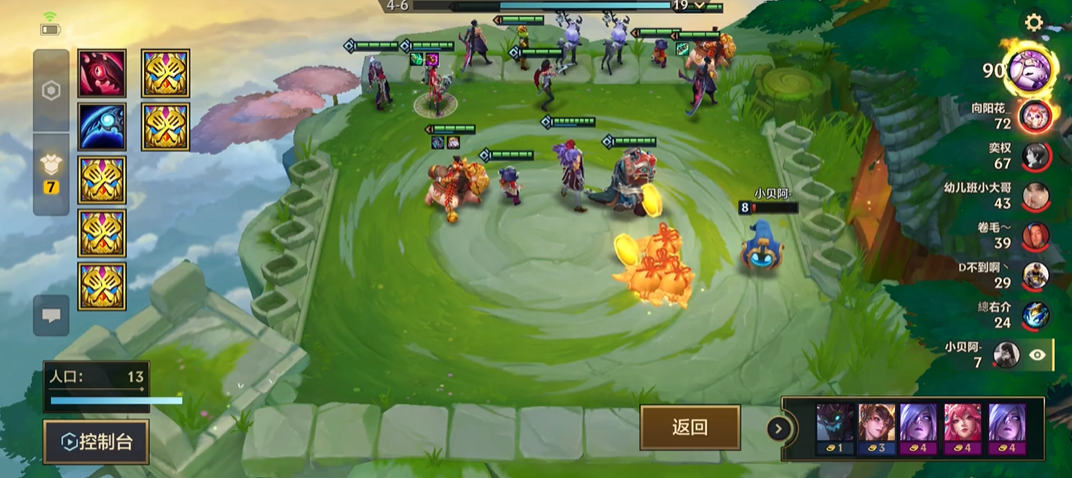Switch to the hexagon traits tab
This screenshot has width=1072, height=478.
pyautogui.click(x=51, y=90)
